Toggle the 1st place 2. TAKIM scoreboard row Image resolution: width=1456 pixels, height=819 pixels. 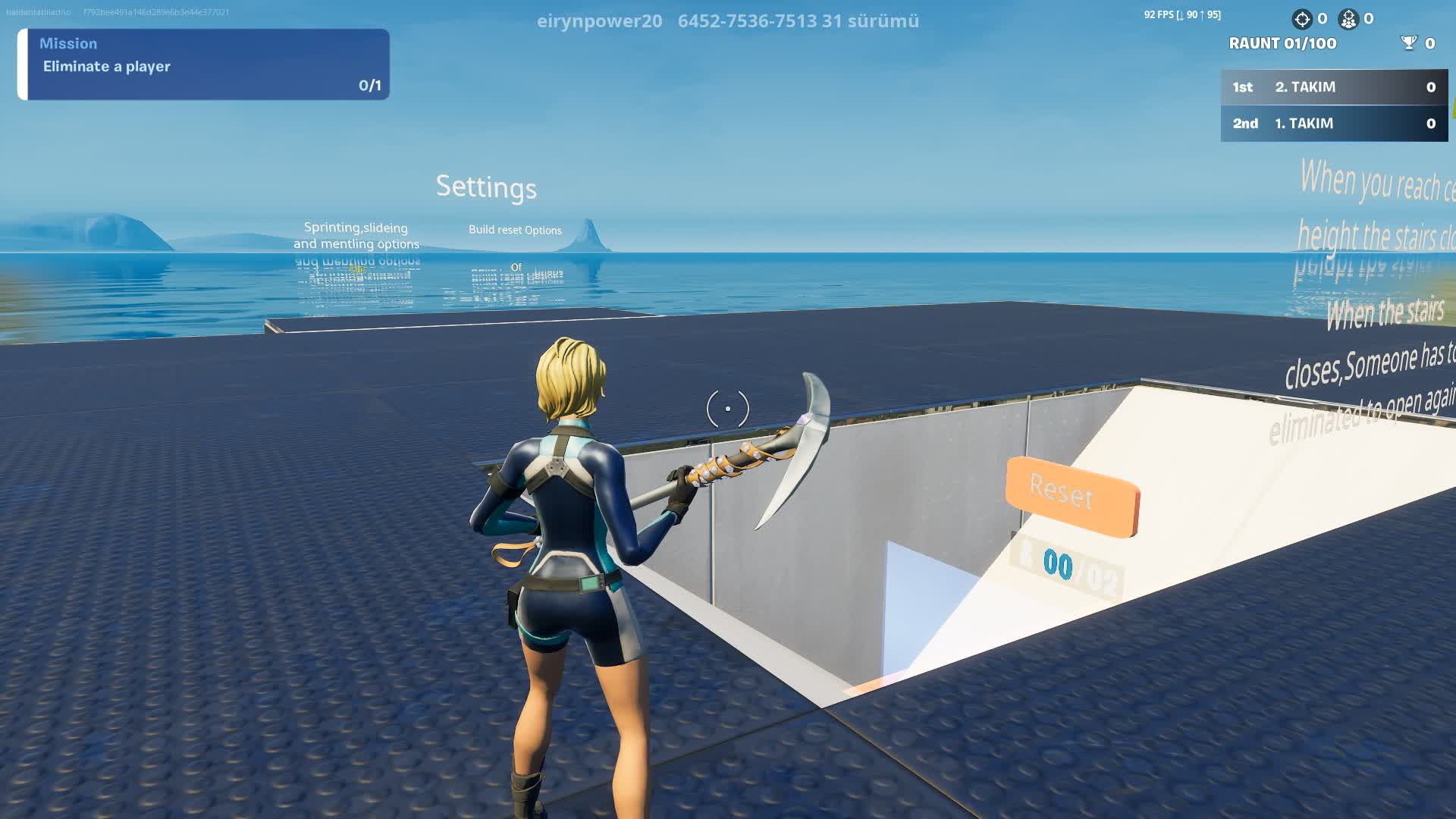click(1333, 87)
